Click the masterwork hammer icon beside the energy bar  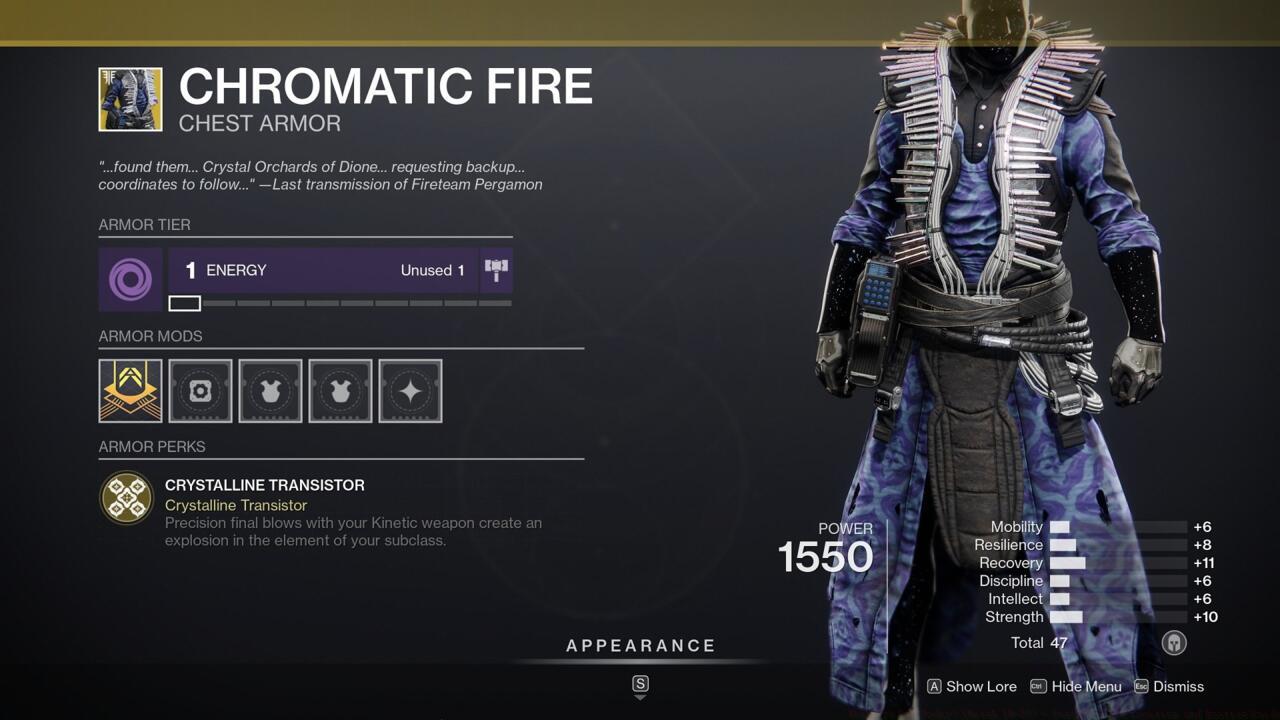496,268
